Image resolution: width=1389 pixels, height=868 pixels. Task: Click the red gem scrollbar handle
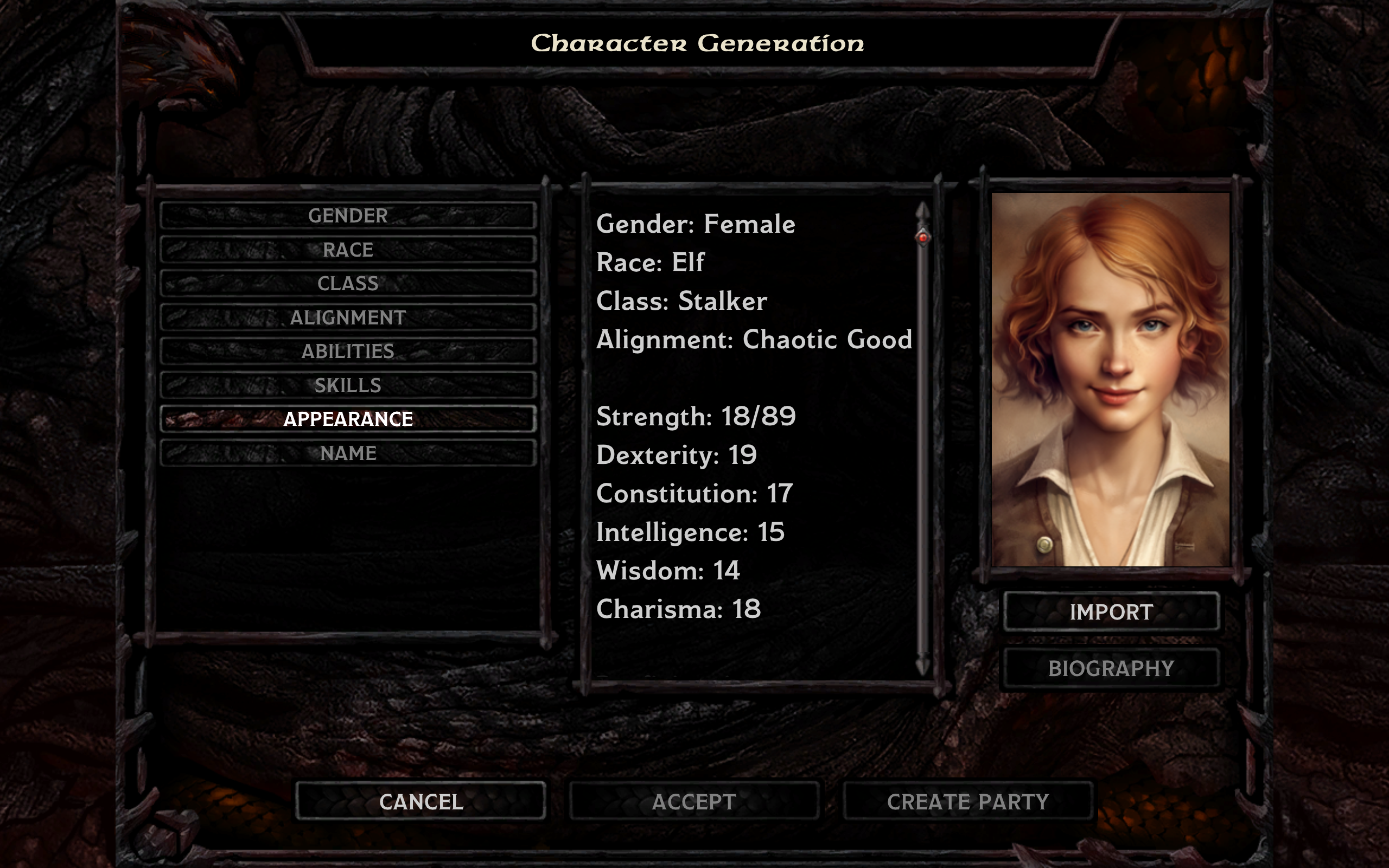coord(923,237)
